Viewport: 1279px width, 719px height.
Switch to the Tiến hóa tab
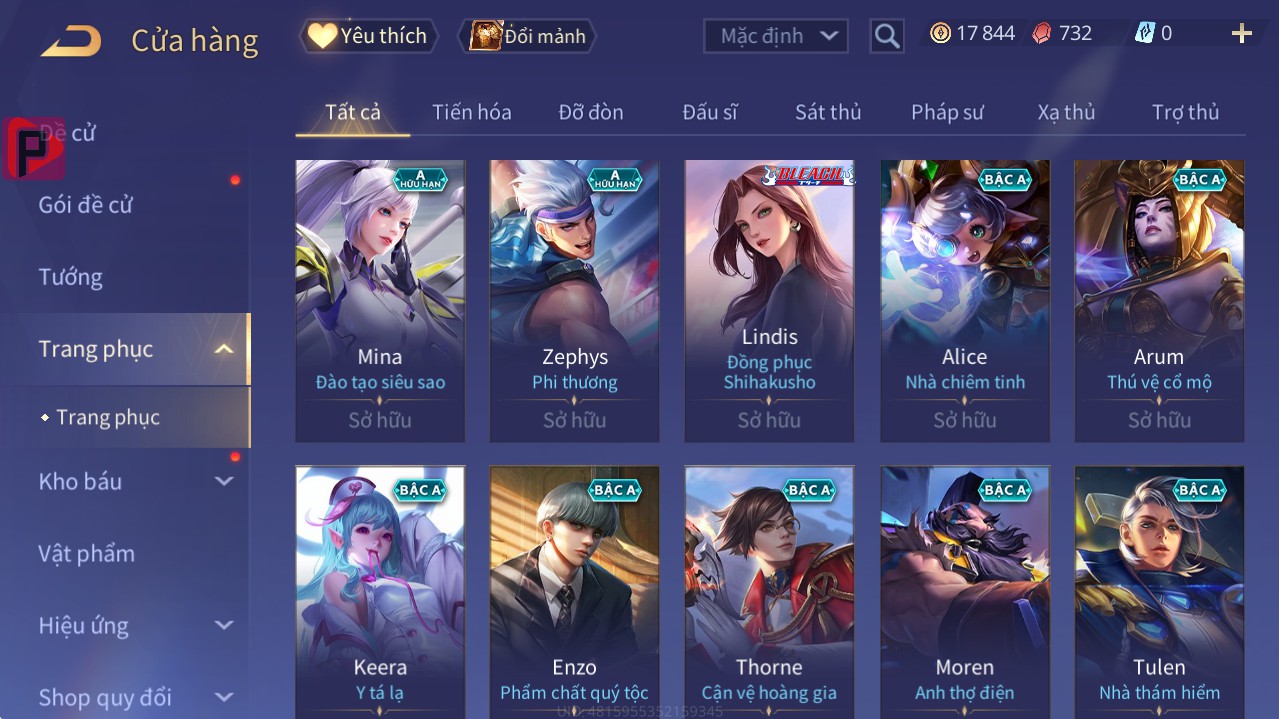471,112
